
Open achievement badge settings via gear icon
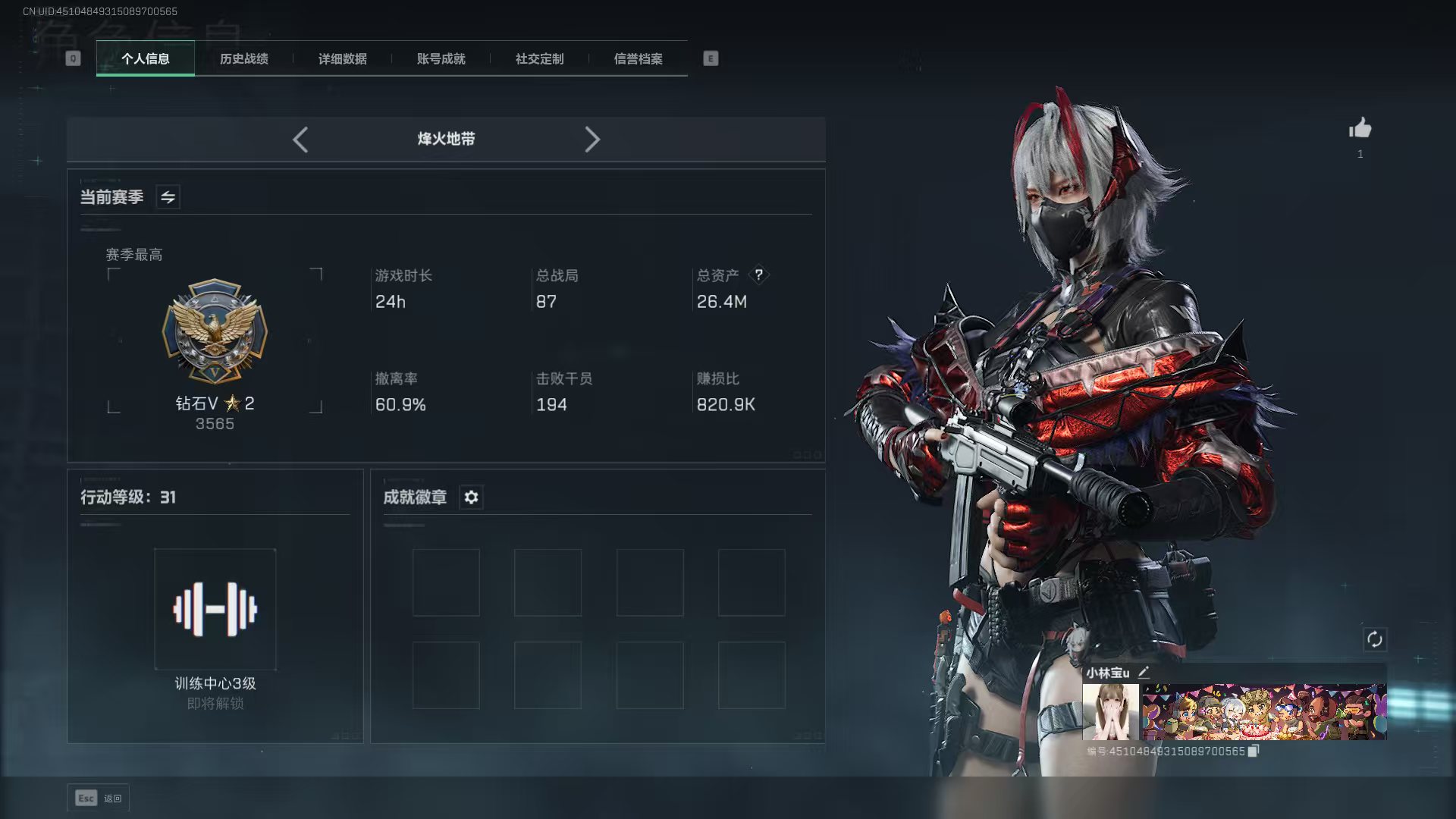(x=471, y=497)
